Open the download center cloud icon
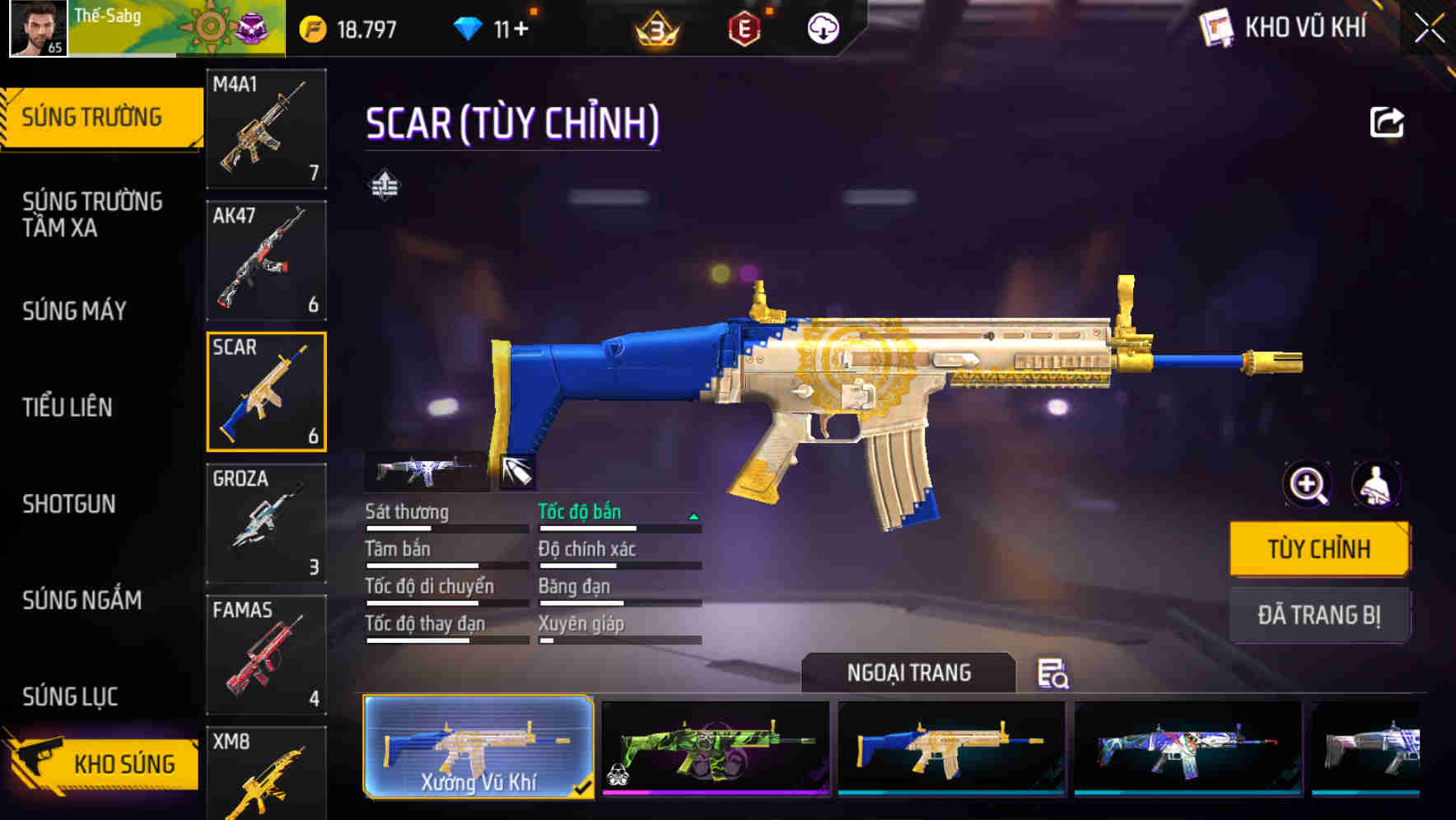The image size is (1456, 820). [x=821, y=27]
